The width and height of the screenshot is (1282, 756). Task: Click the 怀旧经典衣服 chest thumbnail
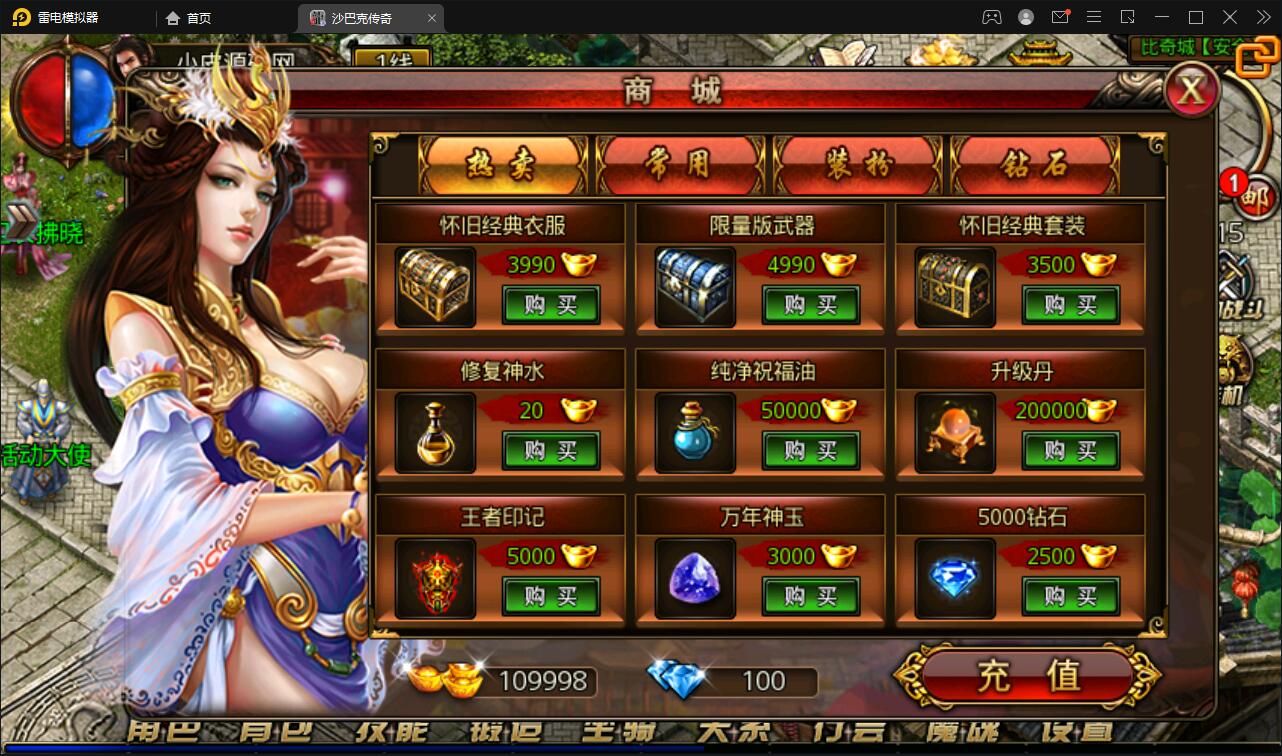(x=435, y=287)
